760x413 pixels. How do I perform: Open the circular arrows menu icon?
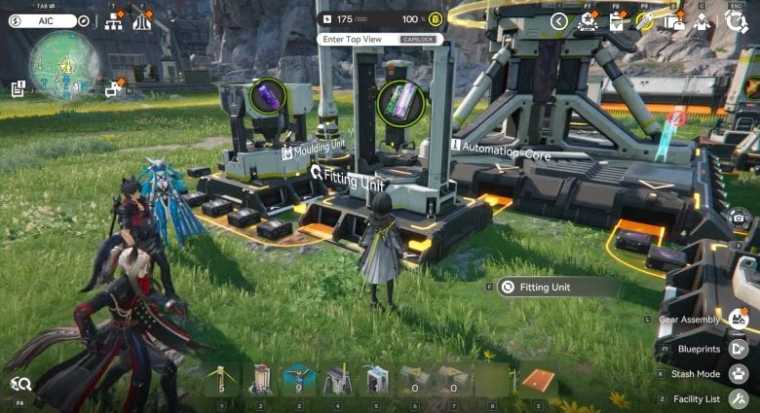click(x=737, y=22)
